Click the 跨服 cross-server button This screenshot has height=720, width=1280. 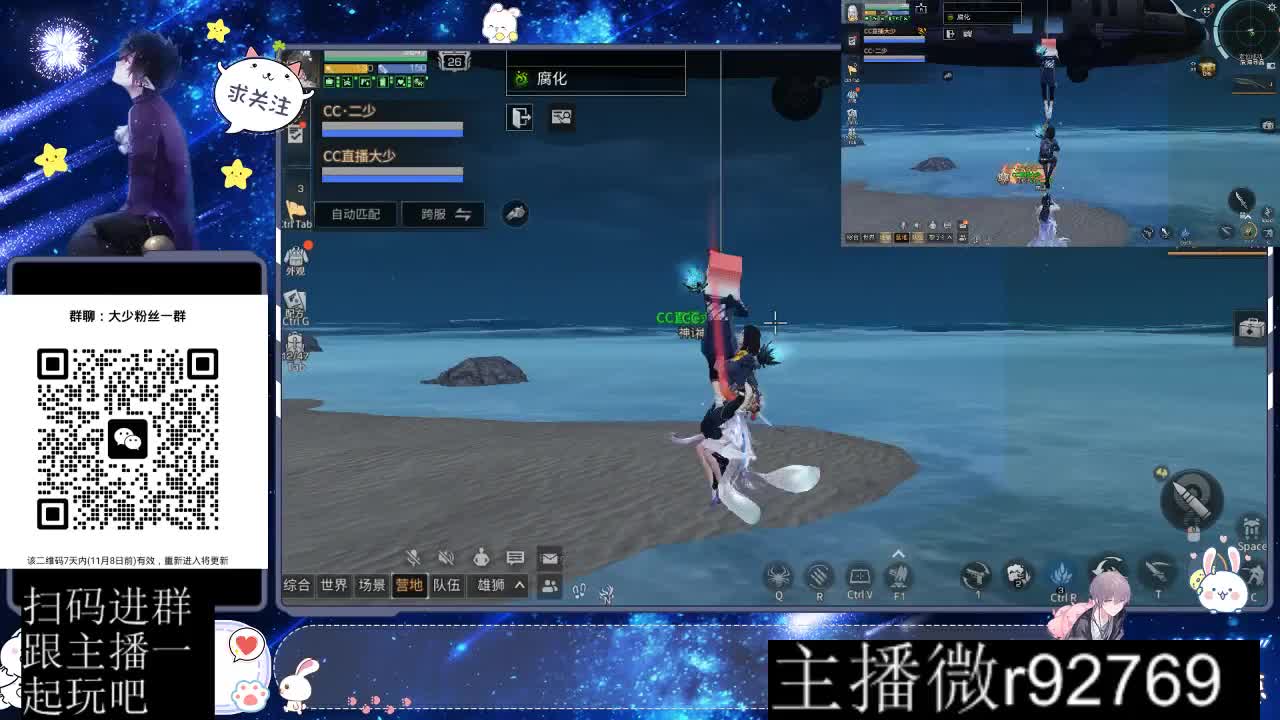tap(430, 214)
